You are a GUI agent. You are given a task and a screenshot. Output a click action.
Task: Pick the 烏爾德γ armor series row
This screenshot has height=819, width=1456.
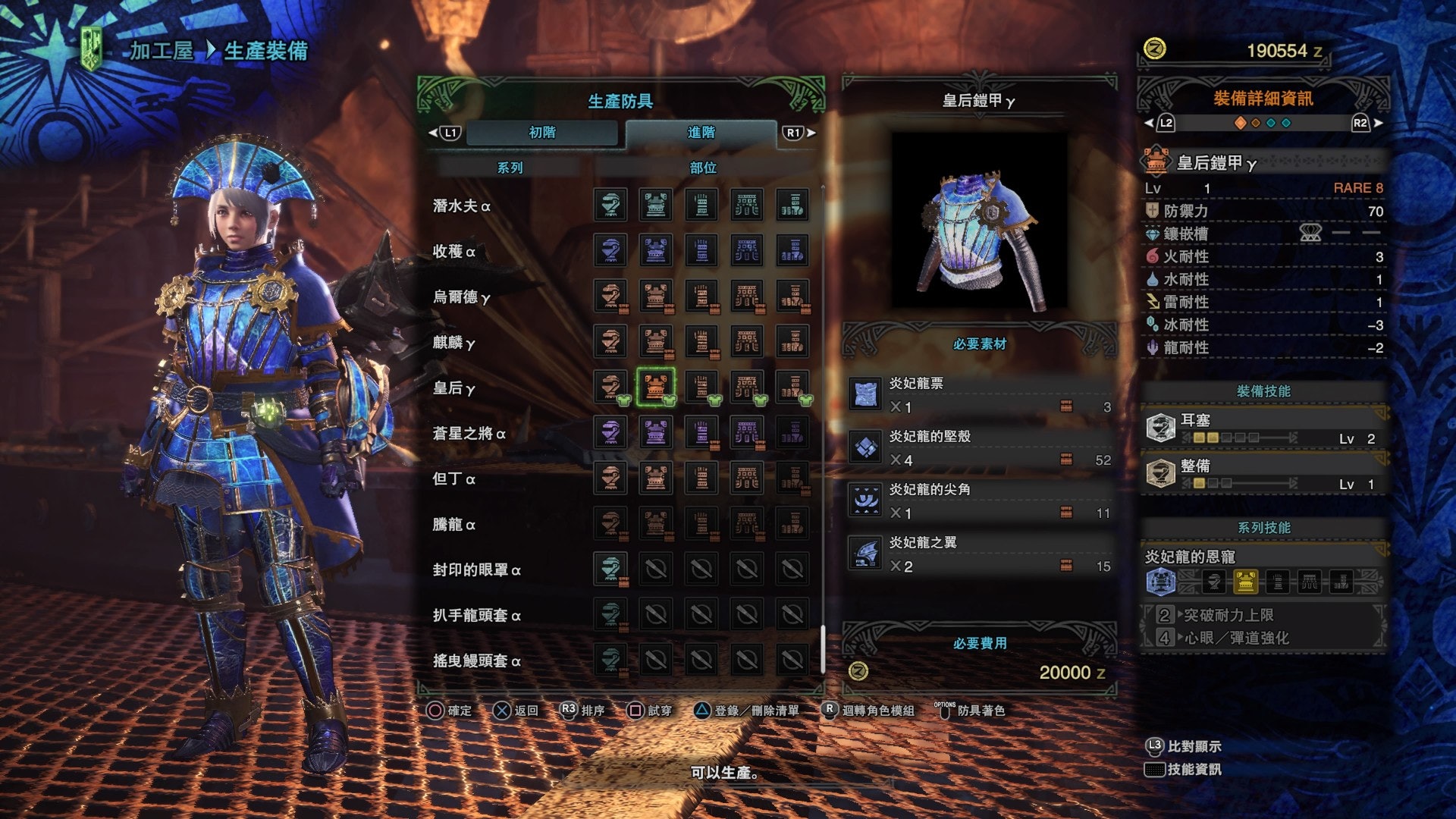(x=462, y=297)
